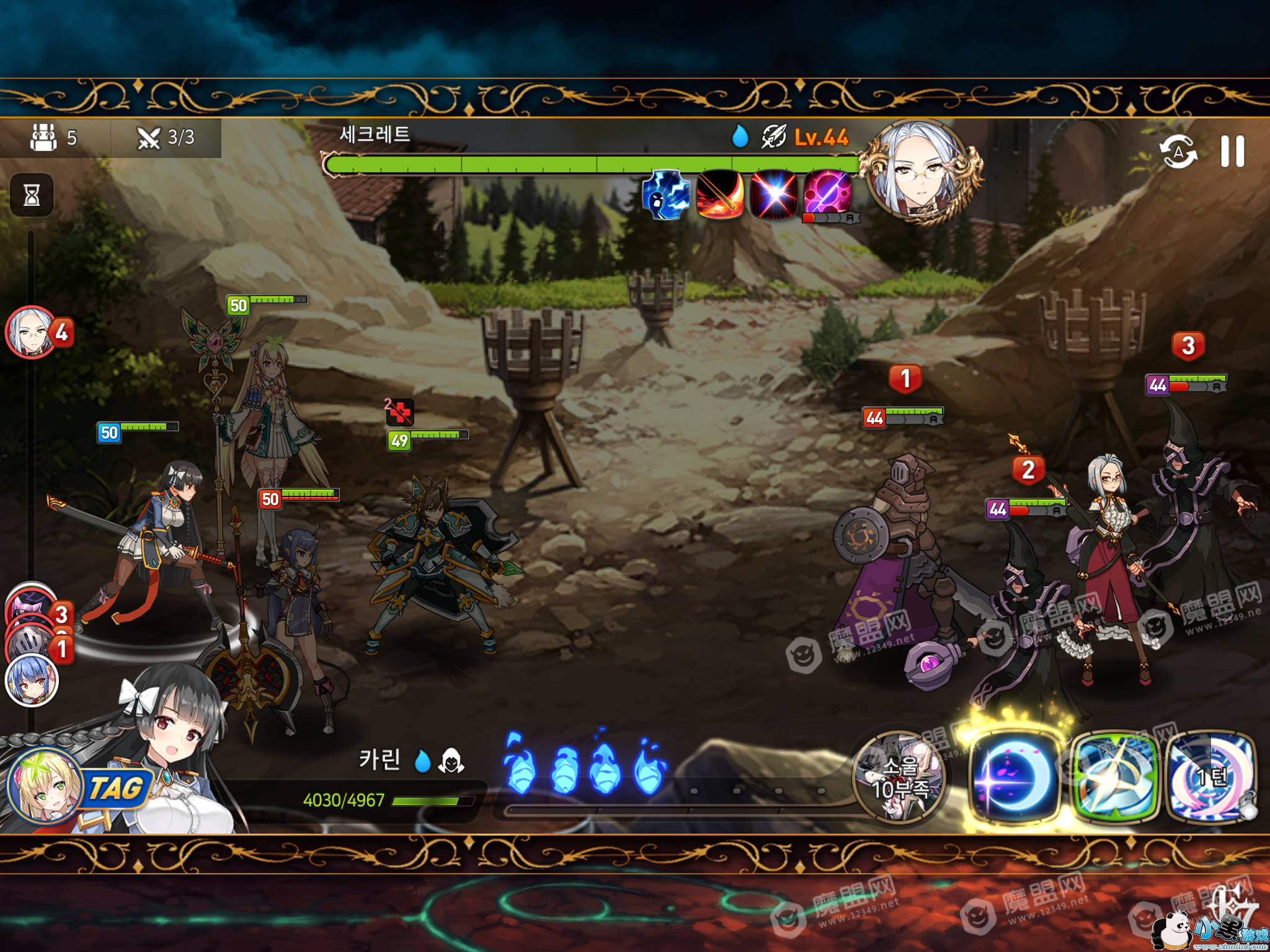Viewport: 1270px width, 952px height.
Task: Toggle auto-battle mode
Action: coord(1178,151)
